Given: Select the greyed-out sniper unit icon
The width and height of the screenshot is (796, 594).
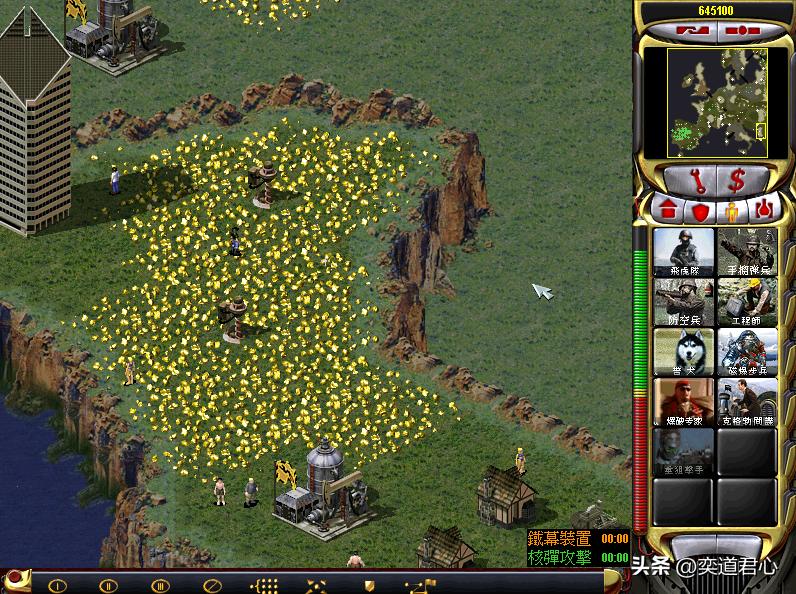Looking at the screenshot, I should pos(684,452).
